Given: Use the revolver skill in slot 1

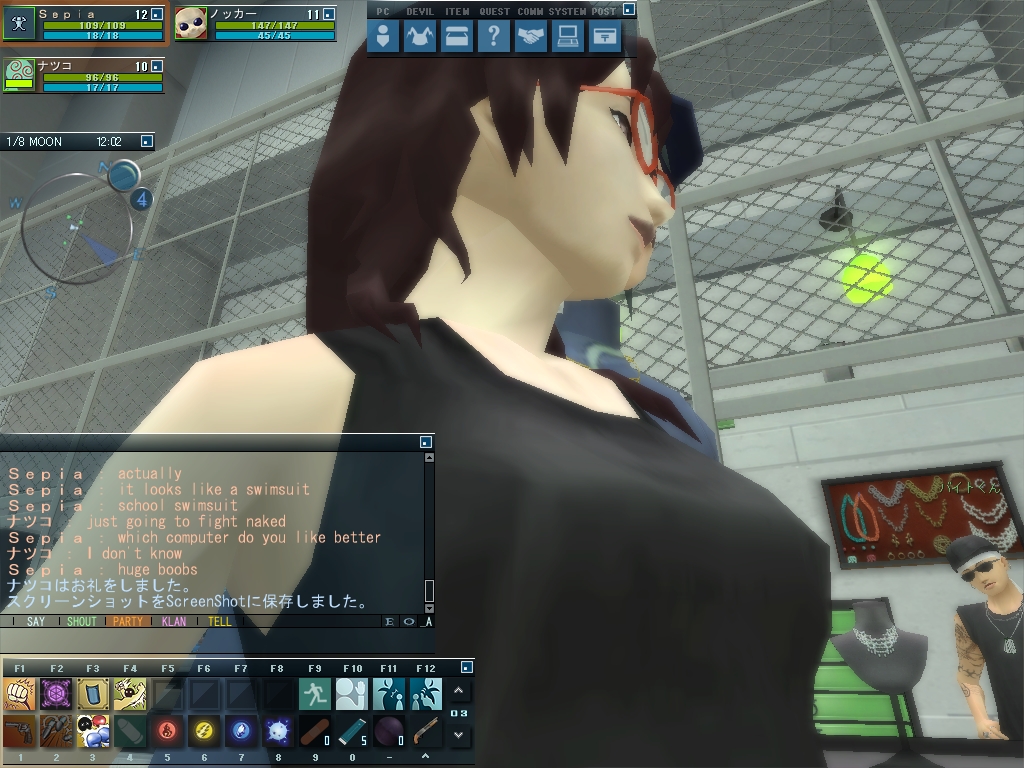Looking at the screenshot, I should click(19, 732).
